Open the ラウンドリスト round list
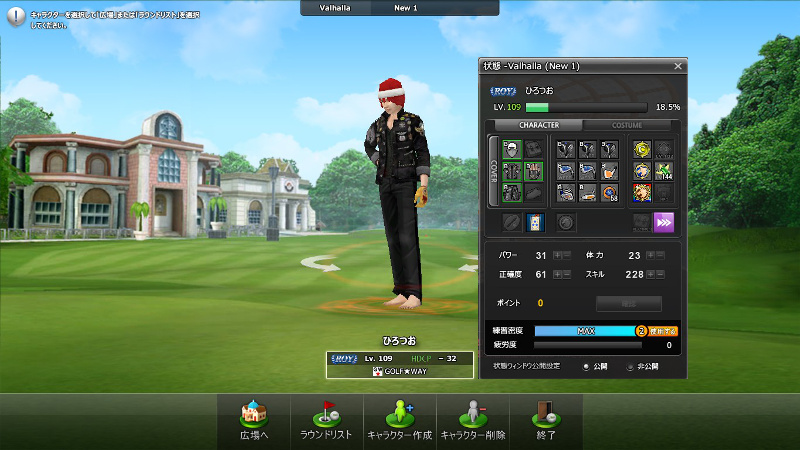 point(326,421)
